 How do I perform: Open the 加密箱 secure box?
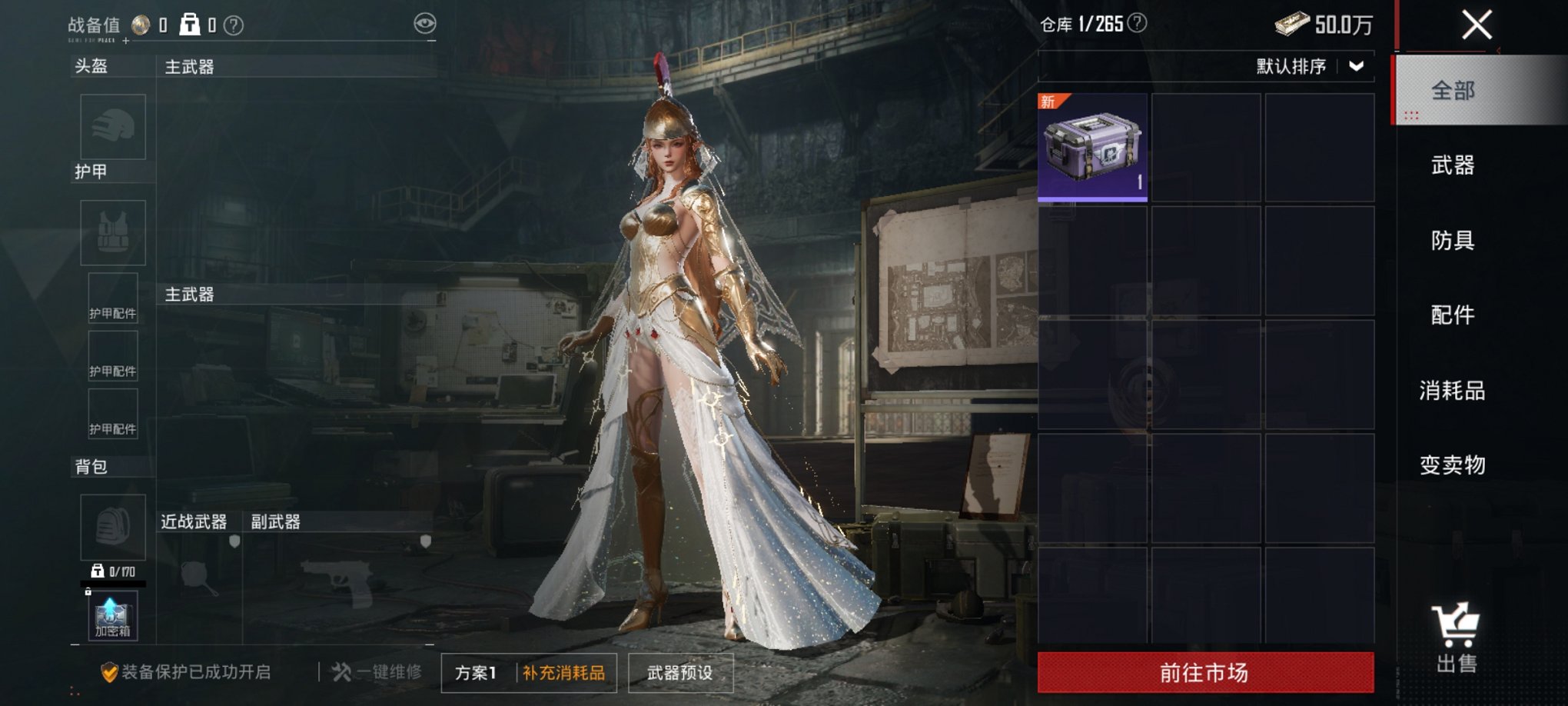point(112,617)
